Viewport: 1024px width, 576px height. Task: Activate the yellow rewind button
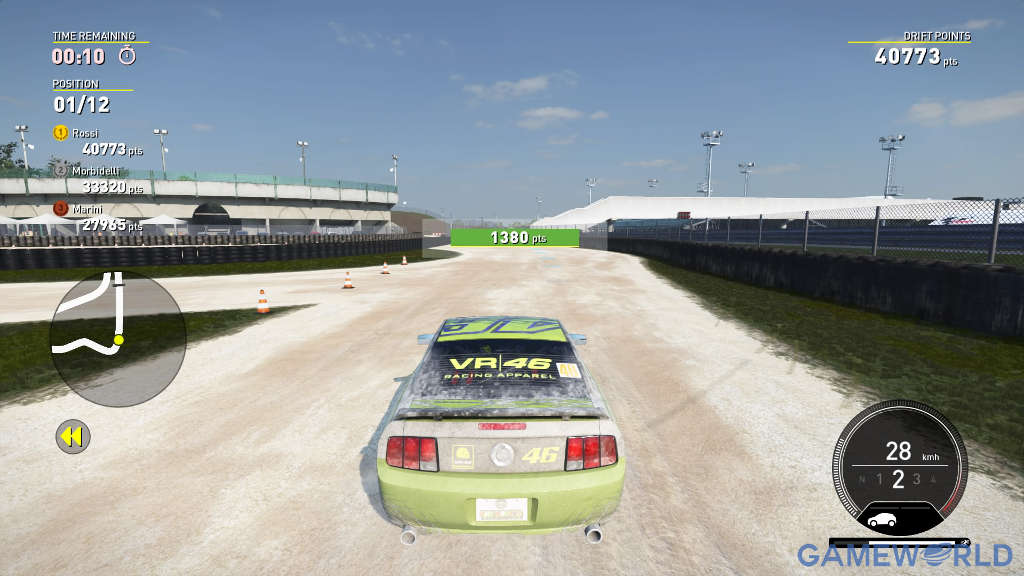[72, 436]
